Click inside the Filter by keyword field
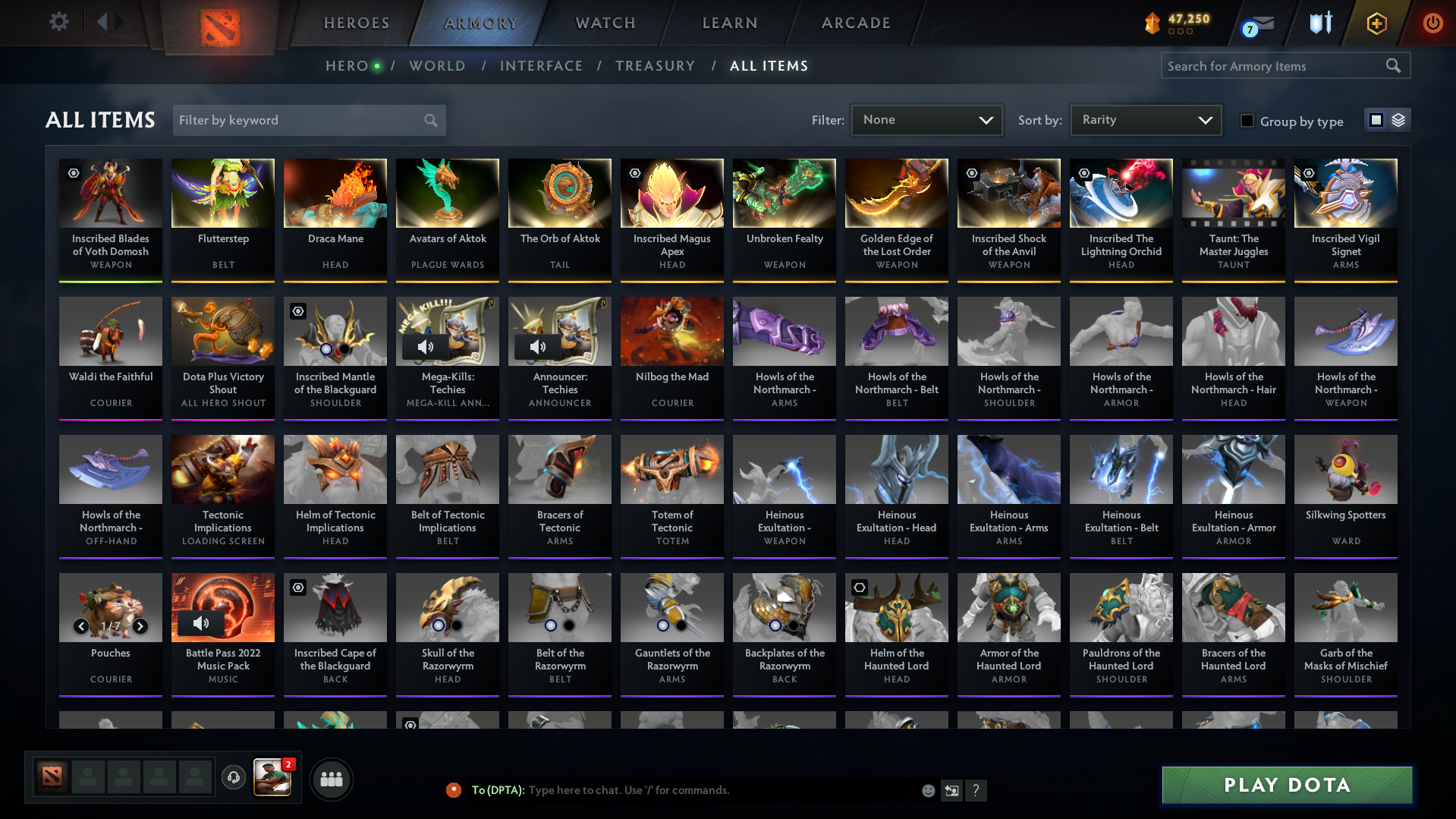The height and width of the screenshot is (819, 1456). [x=296, y=120]
